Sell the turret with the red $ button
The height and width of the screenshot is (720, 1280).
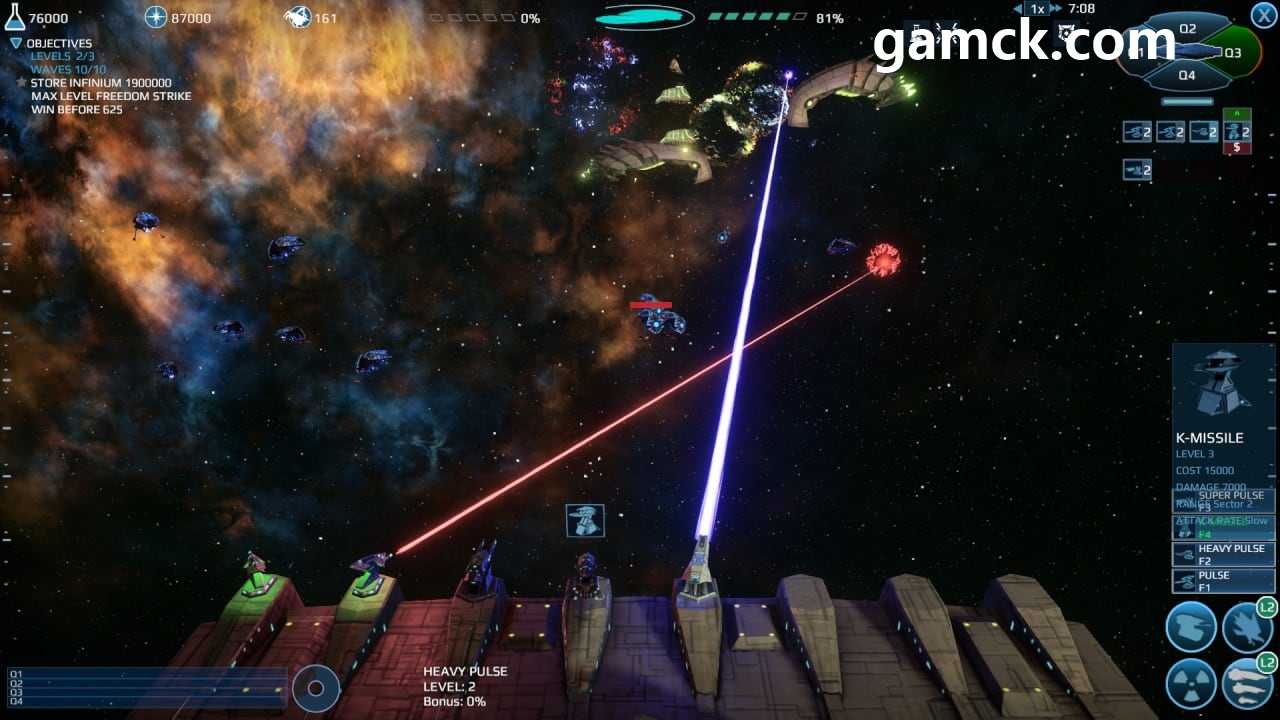(x=1237, y=148)
